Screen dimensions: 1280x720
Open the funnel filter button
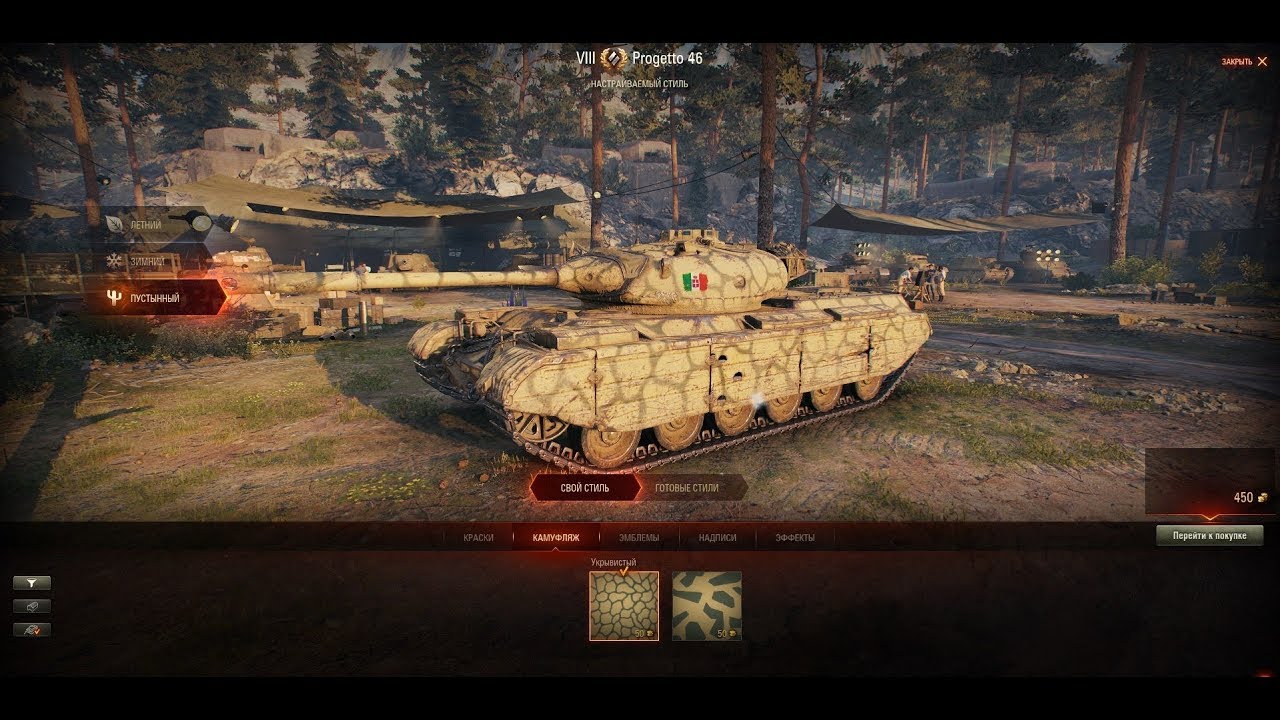point(32,583)
